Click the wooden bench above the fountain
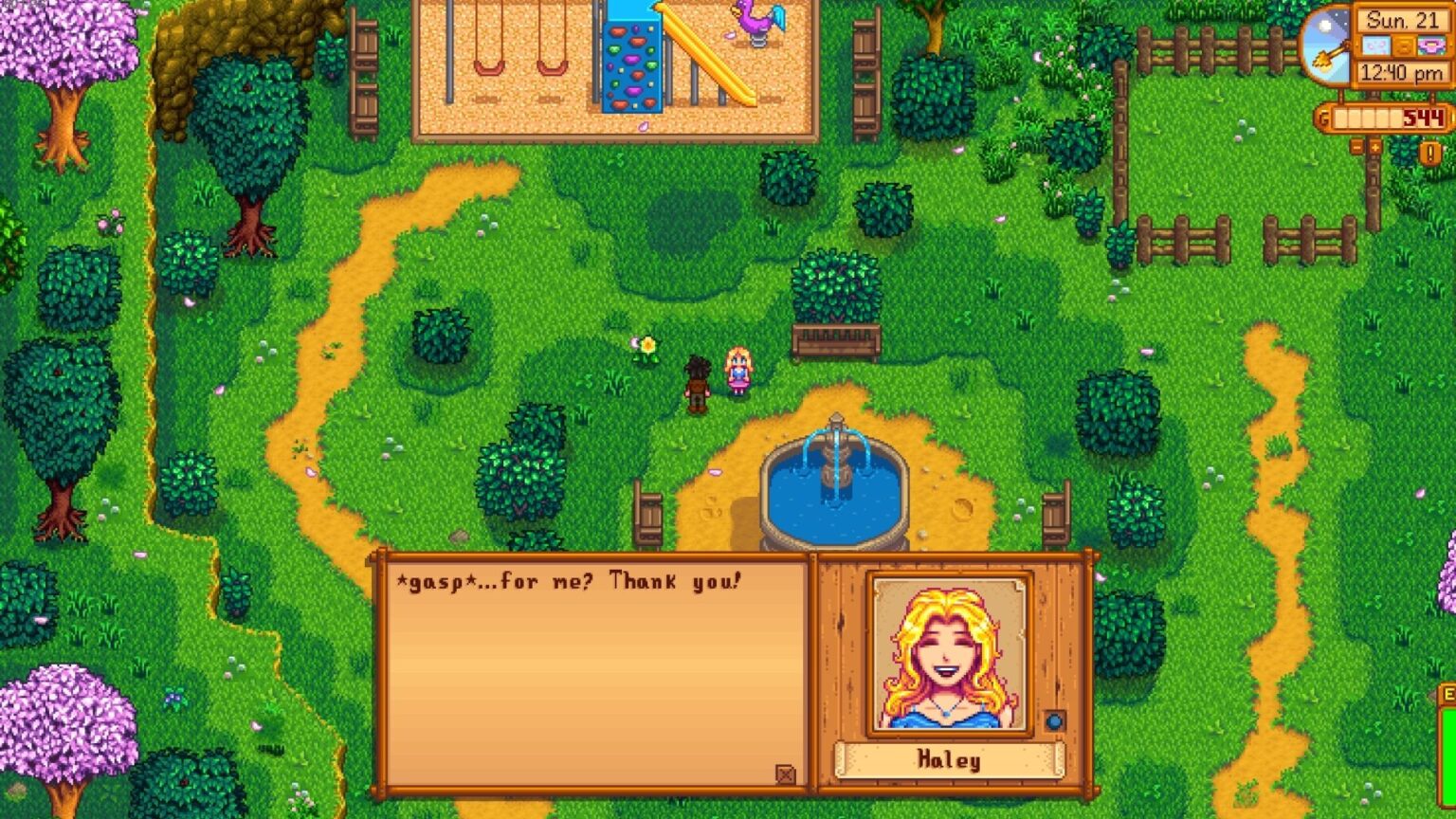 click(x=832, y=341)
